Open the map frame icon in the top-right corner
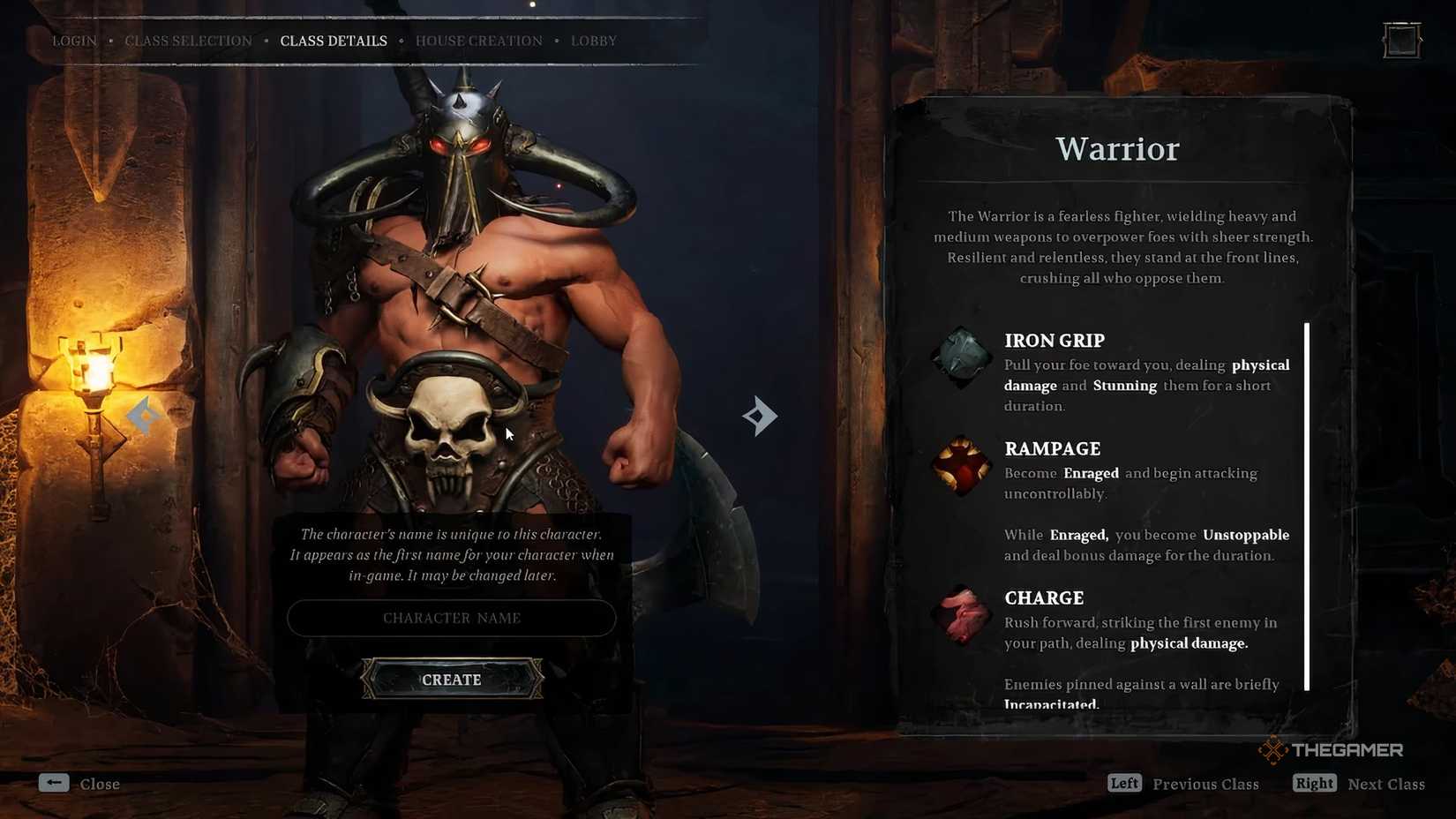 pyautogui.click(x=1400, y=40)
